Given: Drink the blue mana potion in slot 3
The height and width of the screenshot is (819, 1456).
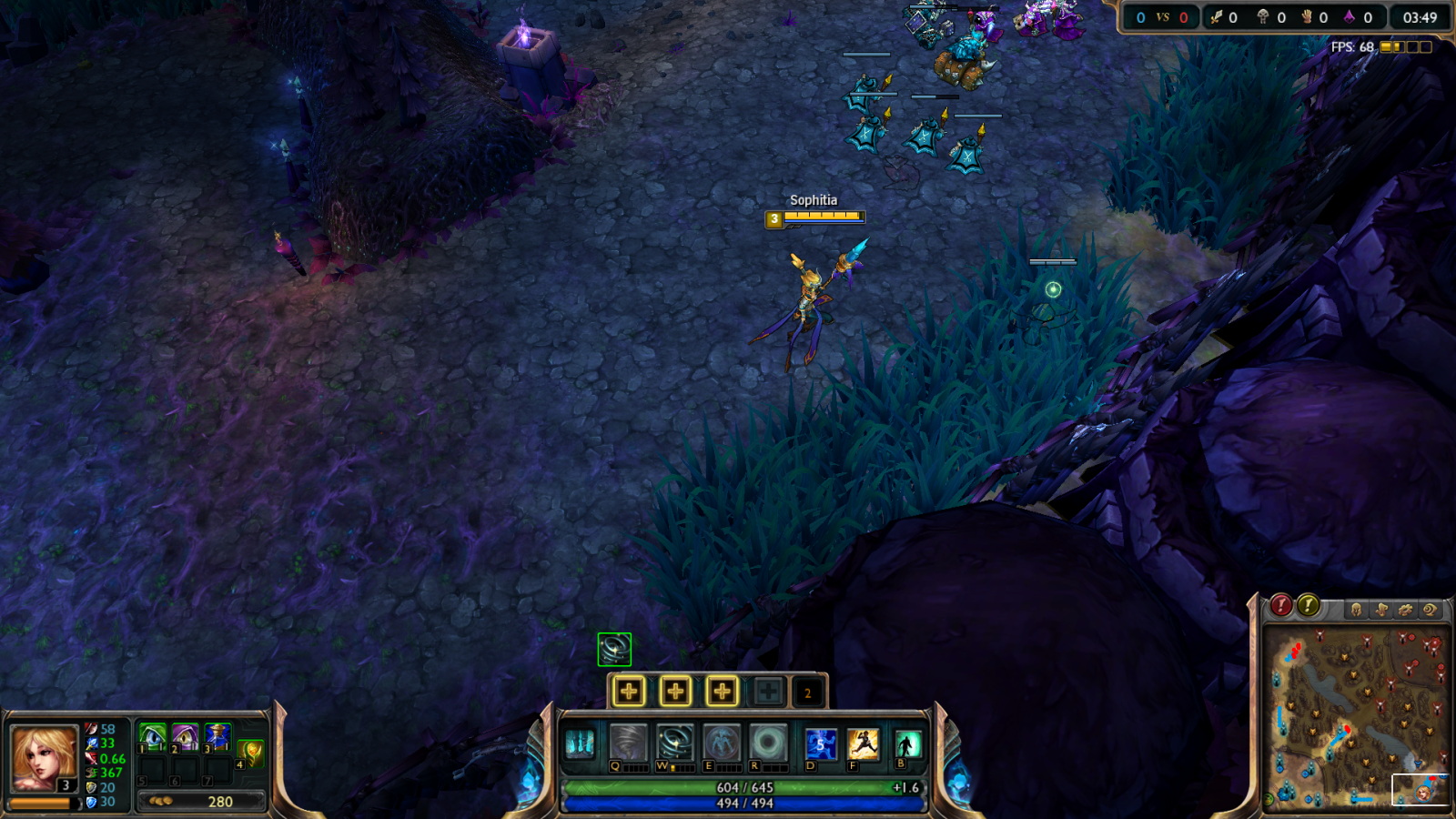Looking at the screenshot, I should pos(217,736).
